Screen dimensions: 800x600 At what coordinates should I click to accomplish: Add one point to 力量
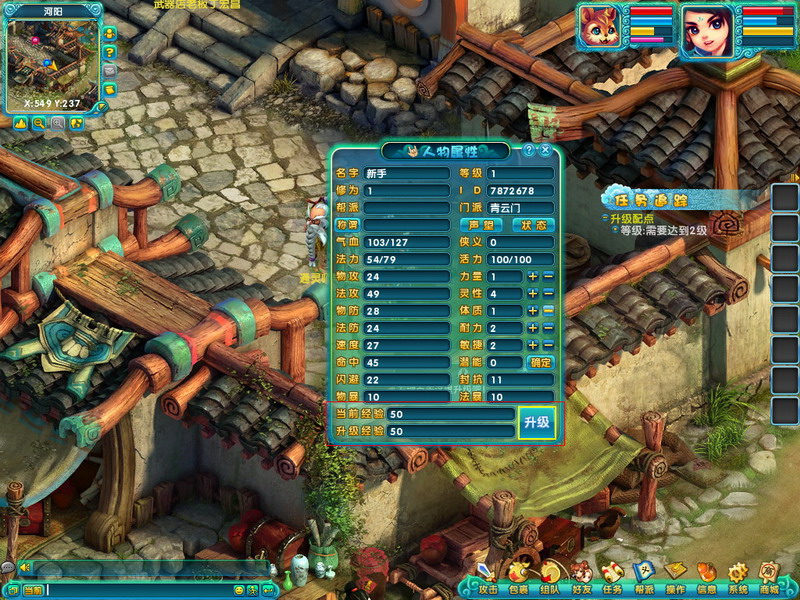(x=533, y=276)
